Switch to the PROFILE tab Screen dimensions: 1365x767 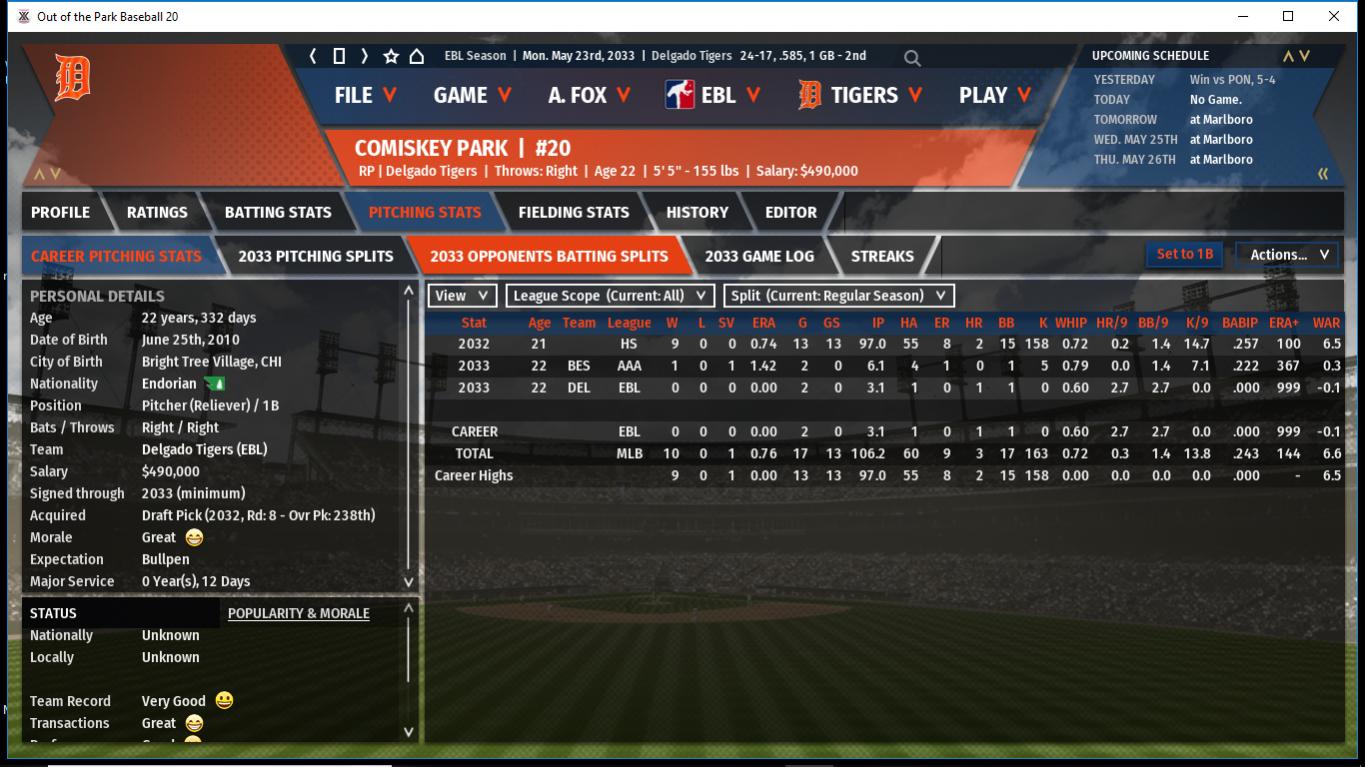pos(60,212)
